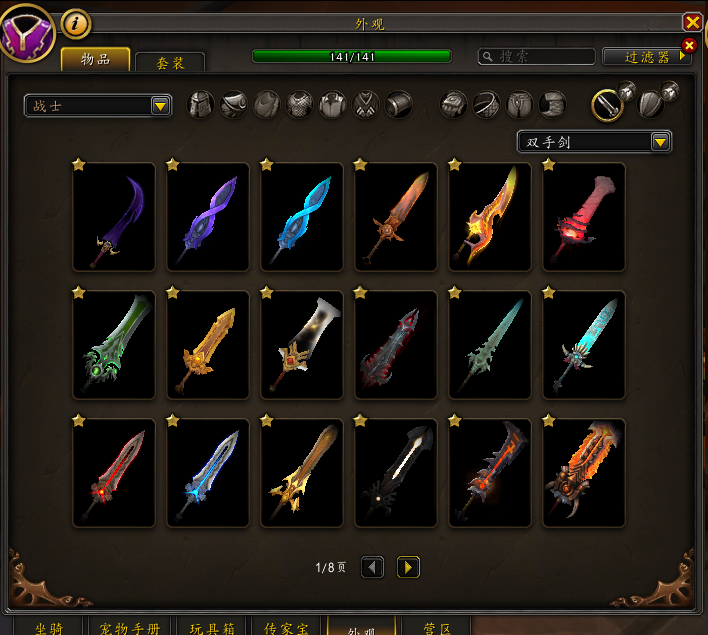Select the curved purple scimitar appearance

coord(114,217)
